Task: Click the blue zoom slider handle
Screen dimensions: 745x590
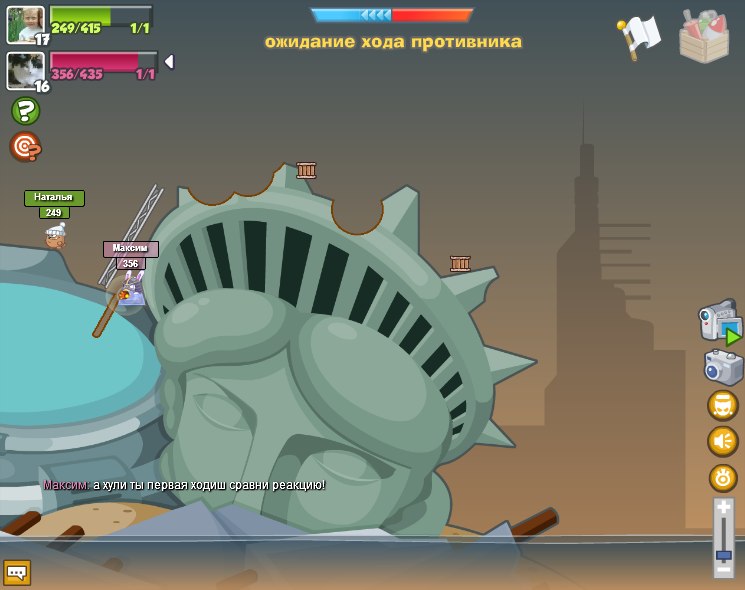Action: tap(723, 554)
